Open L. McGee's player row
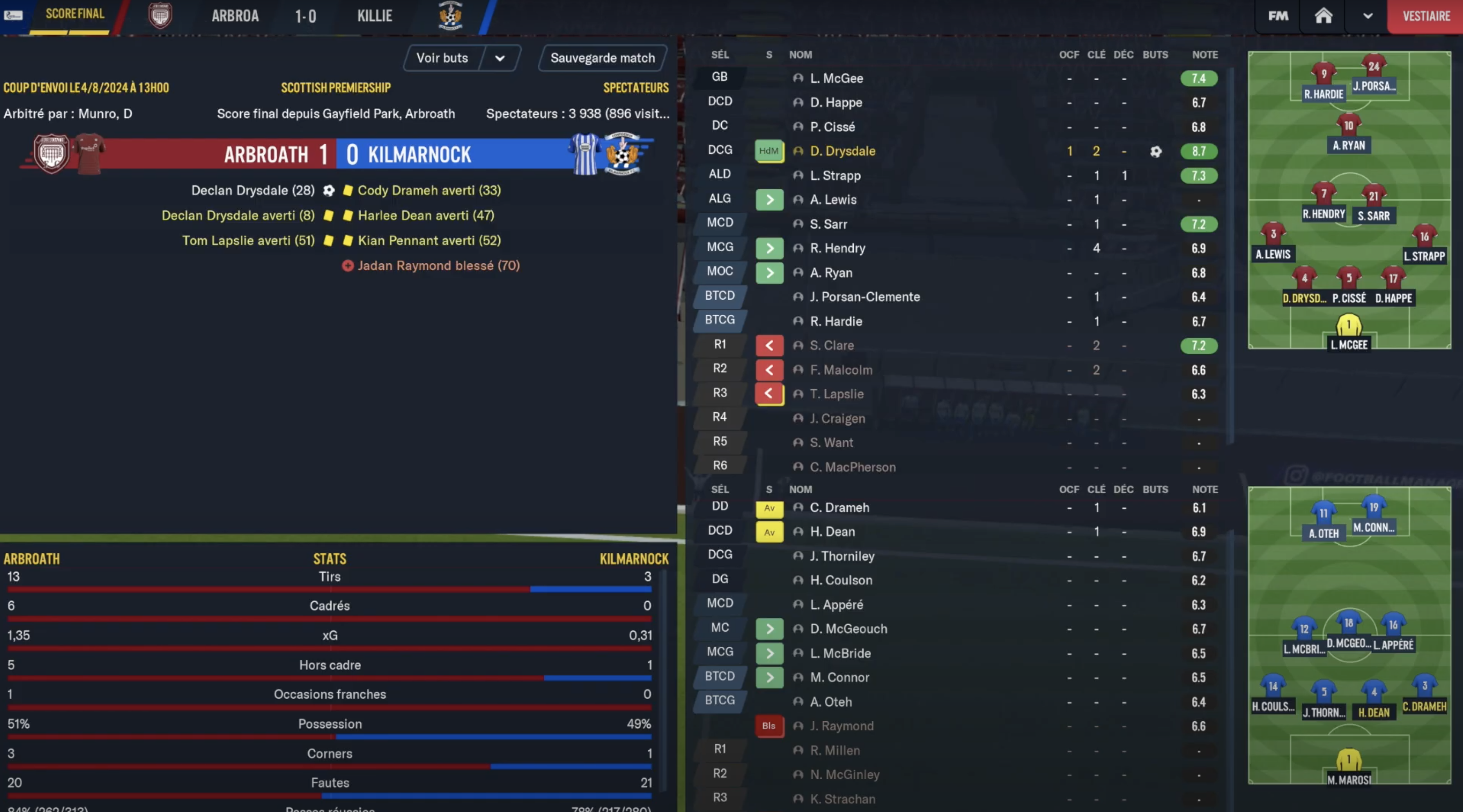This screenshot has height=812, width=1463. pos(836,79)
